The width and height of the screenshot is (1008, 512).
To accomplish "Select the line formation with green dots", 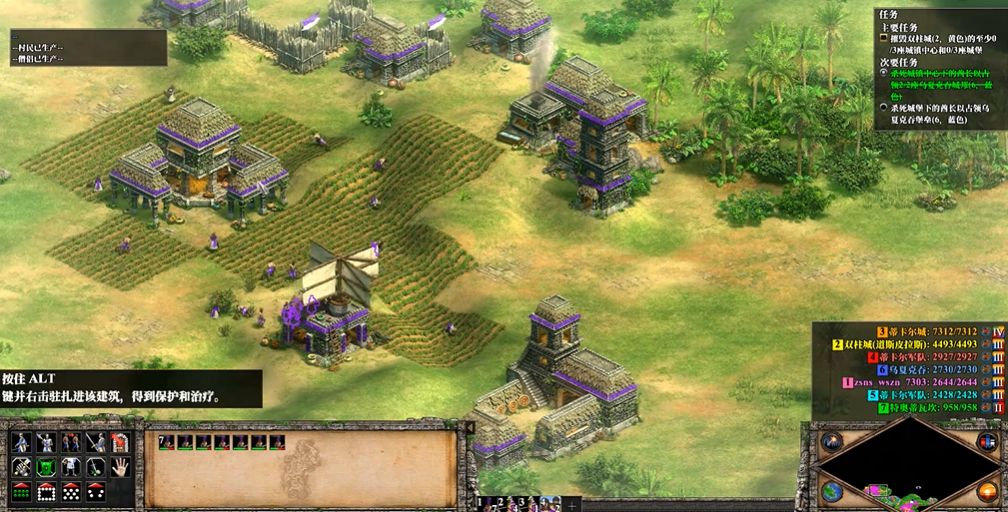I will [x=21, y=491].
